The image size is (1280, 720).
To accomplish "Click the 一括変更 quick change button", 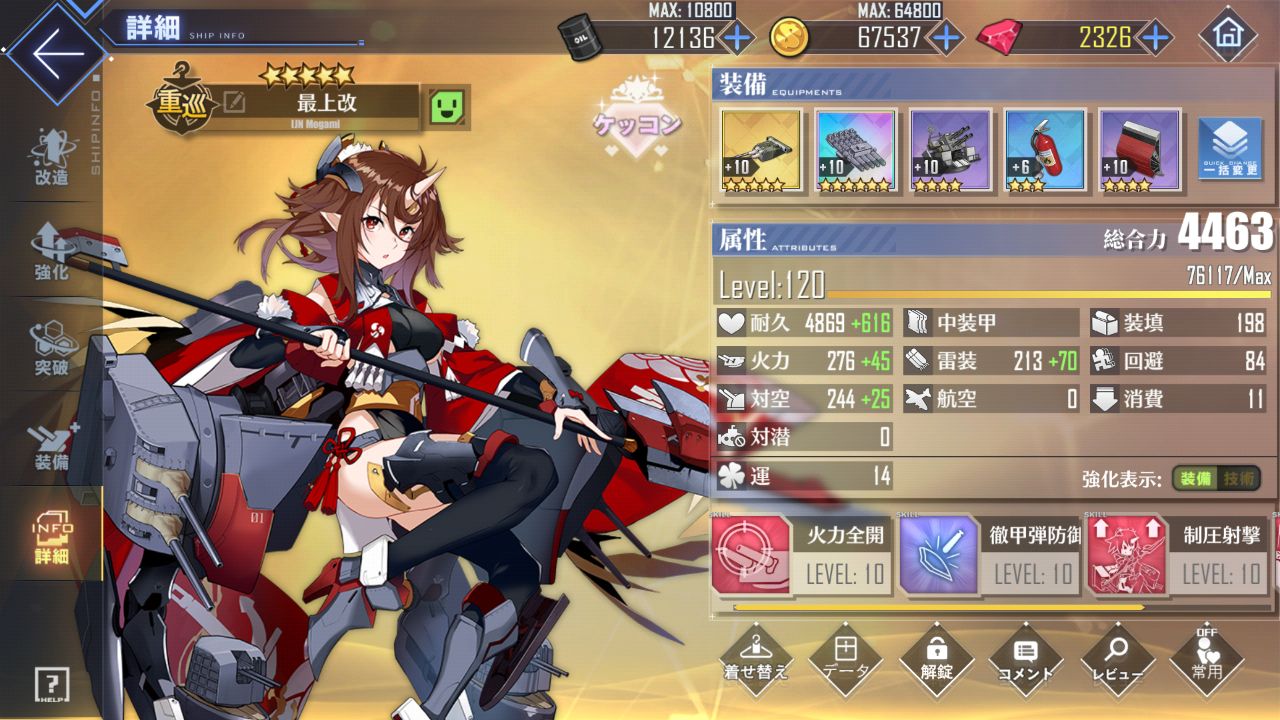I will [1229, 150].
